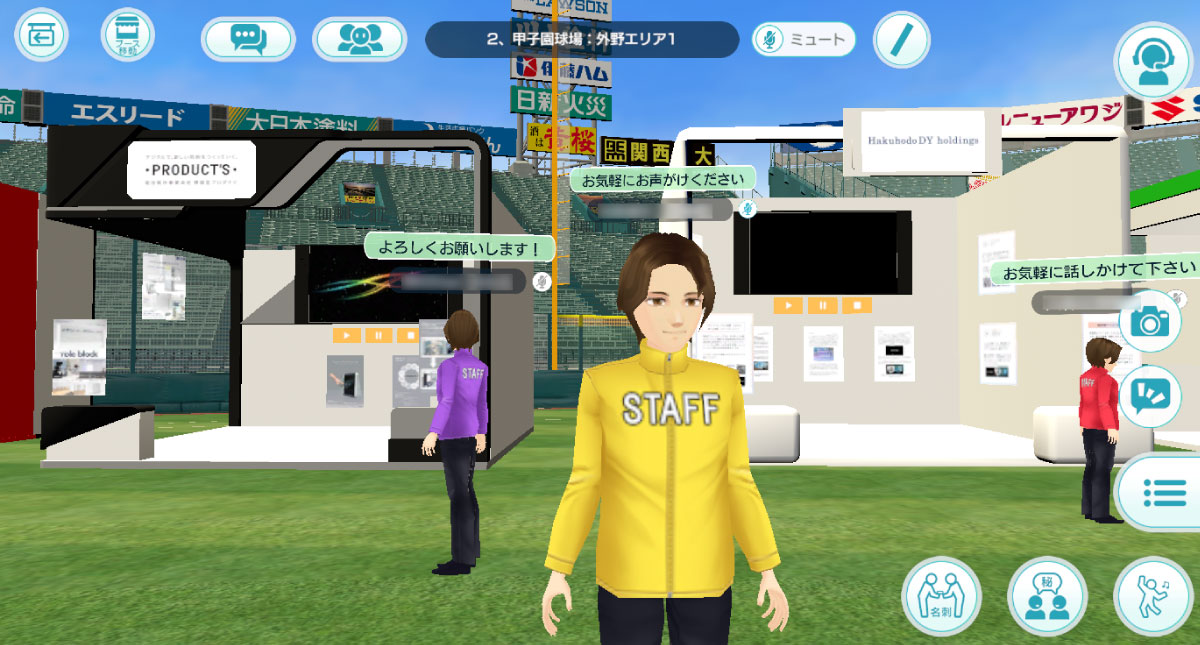Start a secret chat (秘) conversation
1200x645 pixels.
(x=1047, y=596)
